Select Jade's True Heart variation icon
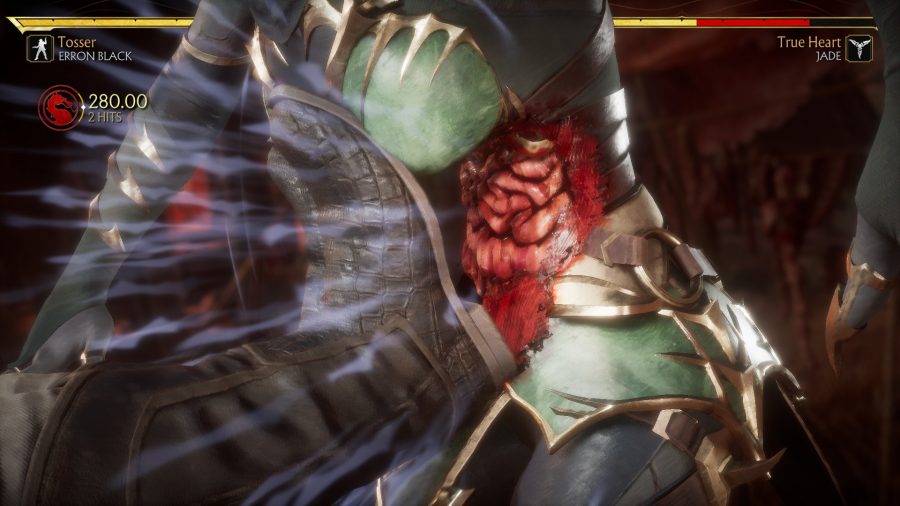This screenshot has width=900, height=506. [859, 49]
